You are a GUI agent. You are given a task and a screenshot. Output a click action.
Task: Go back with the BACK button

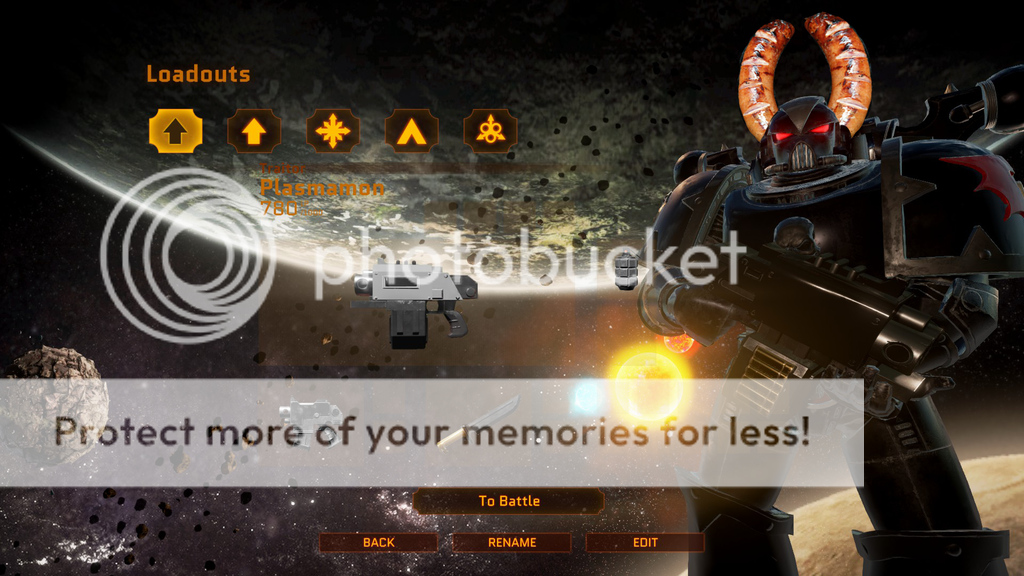click(379, 543)
